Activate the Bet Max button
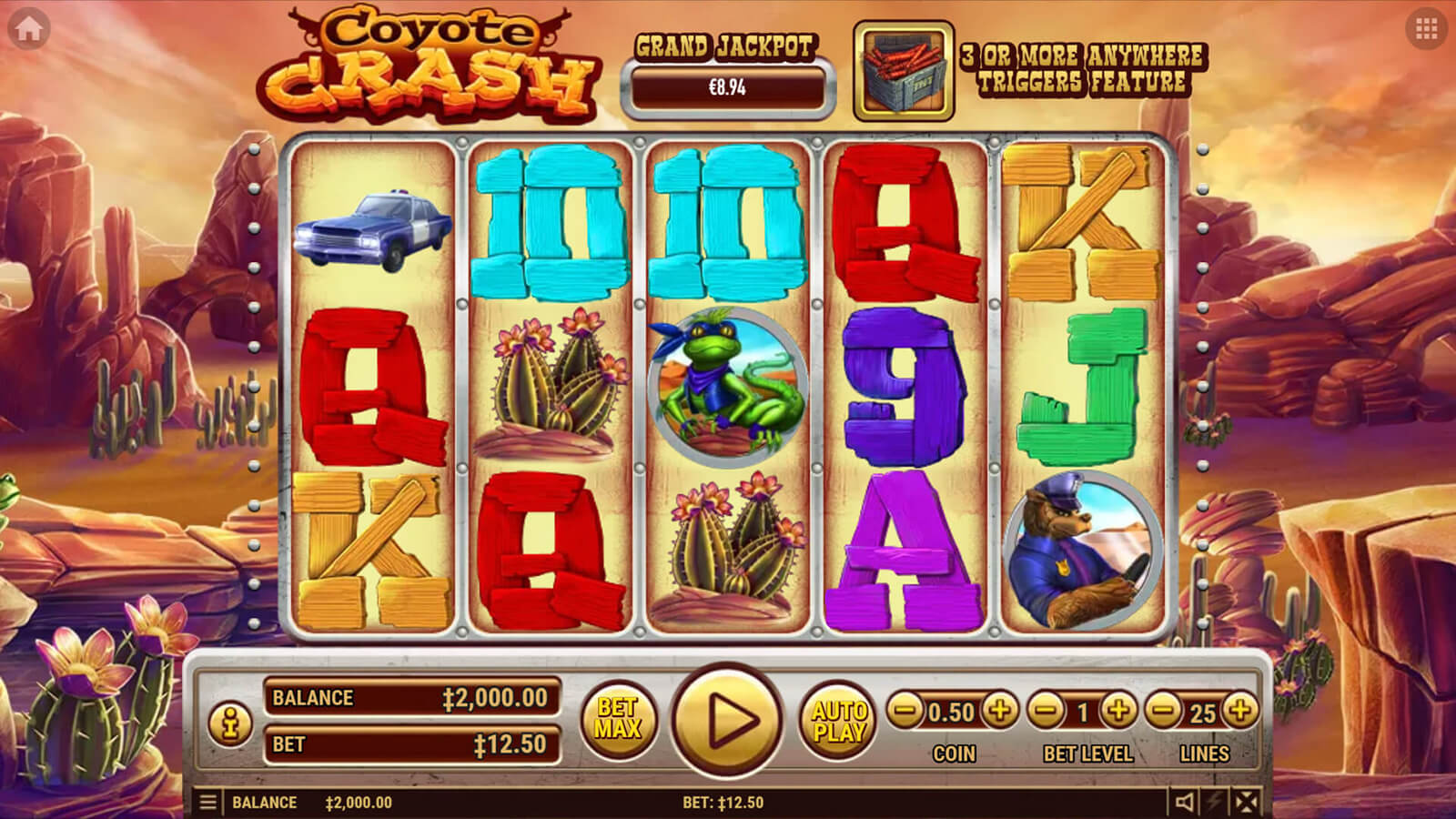Screen dimensions: 1456x819 coord(618,719)
